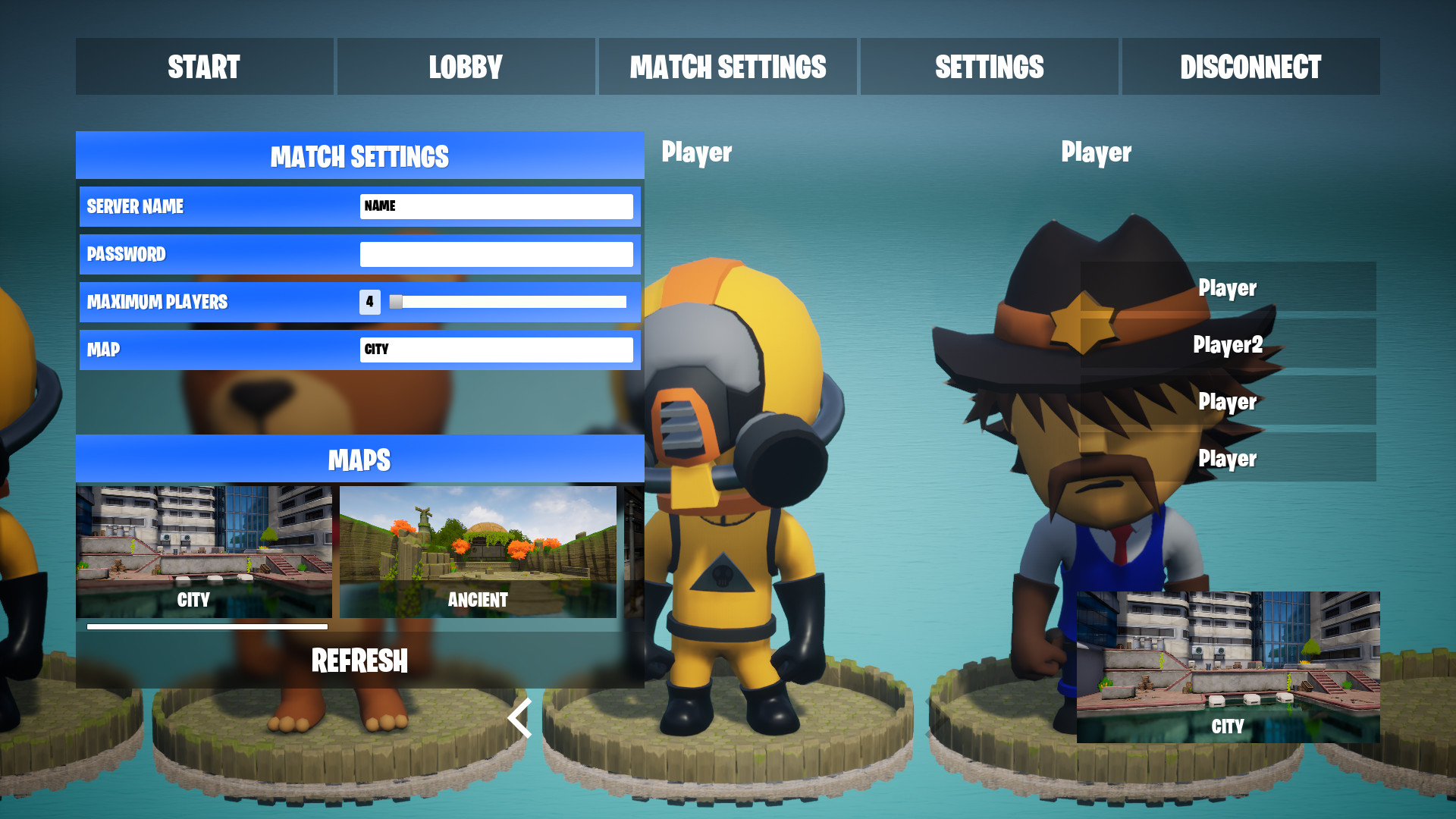Viewport: 1456px width, 819px height.
Task: Click the City map preview near the cowboy
Action: click(x=1228, y=667)
